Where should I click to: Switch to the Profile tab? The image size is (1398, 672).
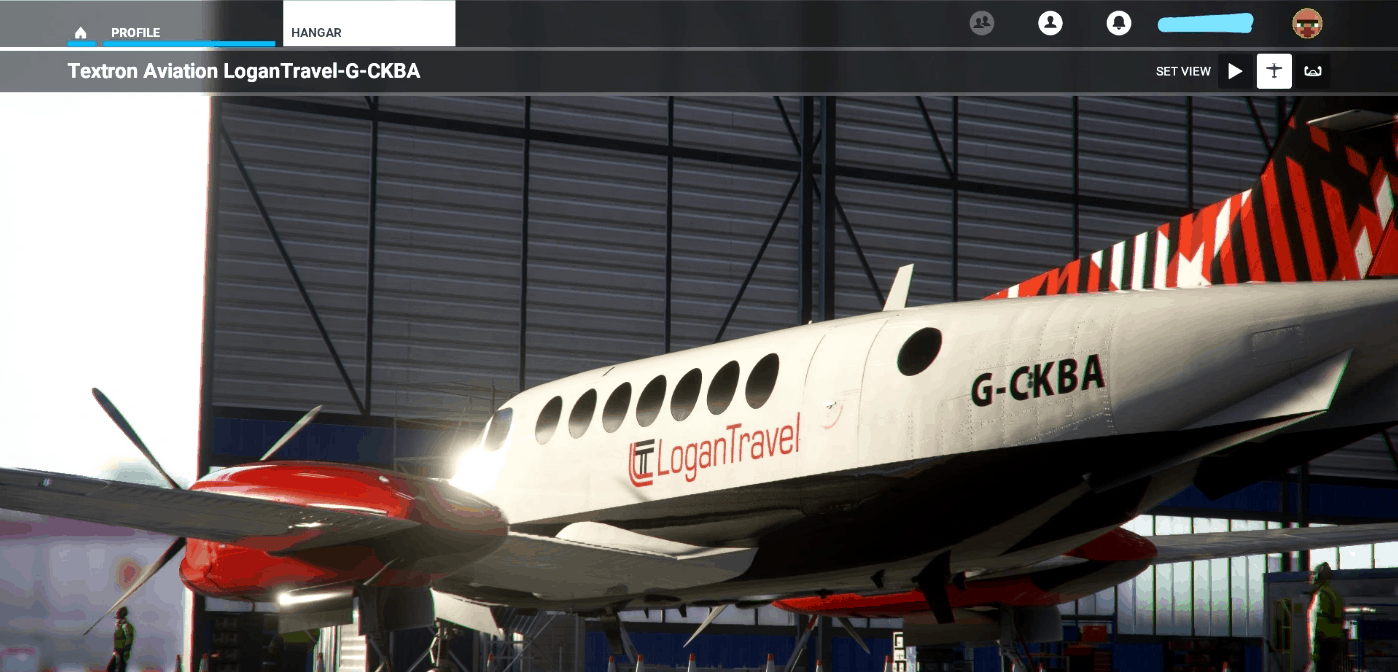pos(135,33)
